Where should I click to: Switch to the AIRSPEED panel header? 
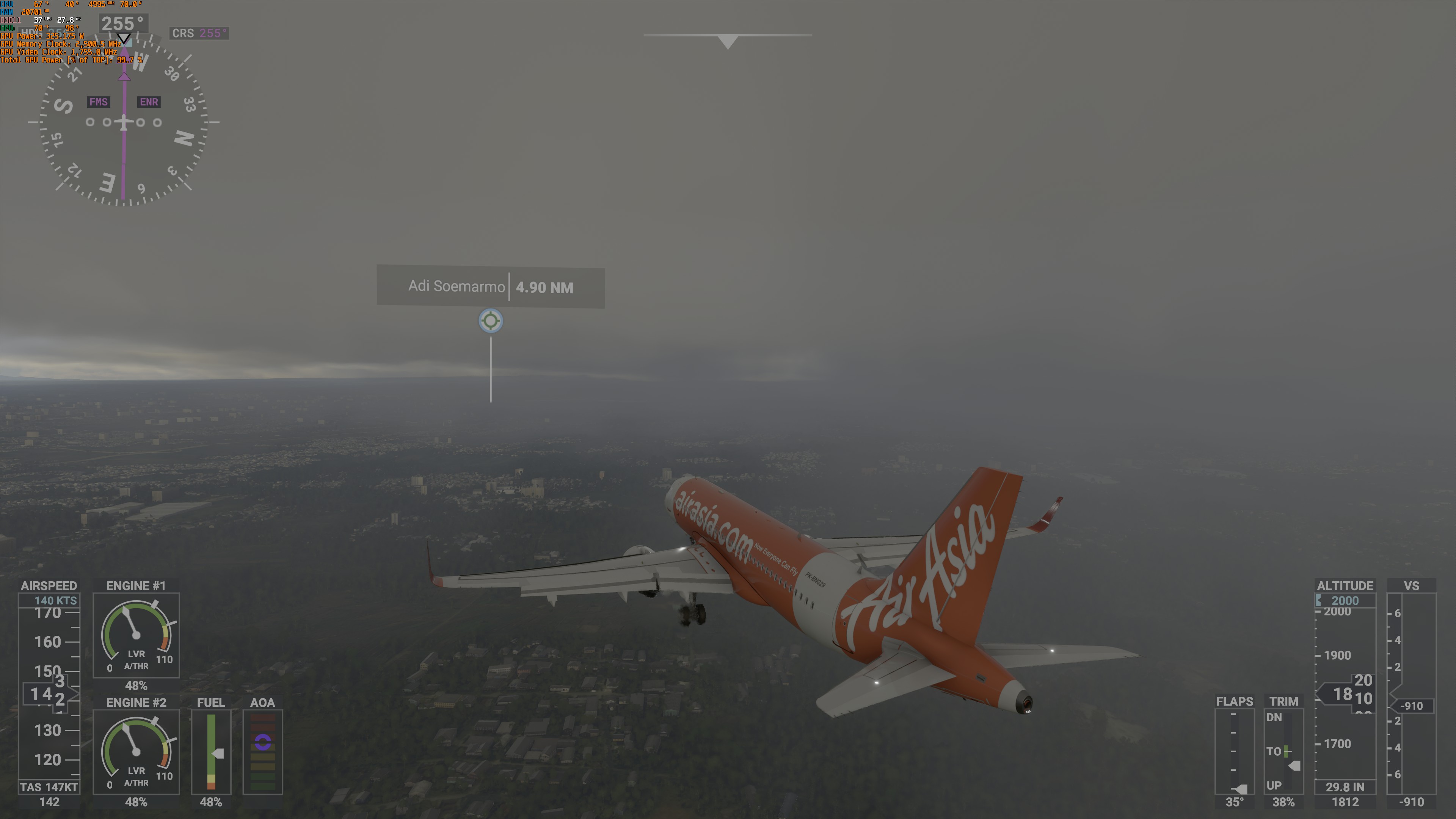[49, 586]
